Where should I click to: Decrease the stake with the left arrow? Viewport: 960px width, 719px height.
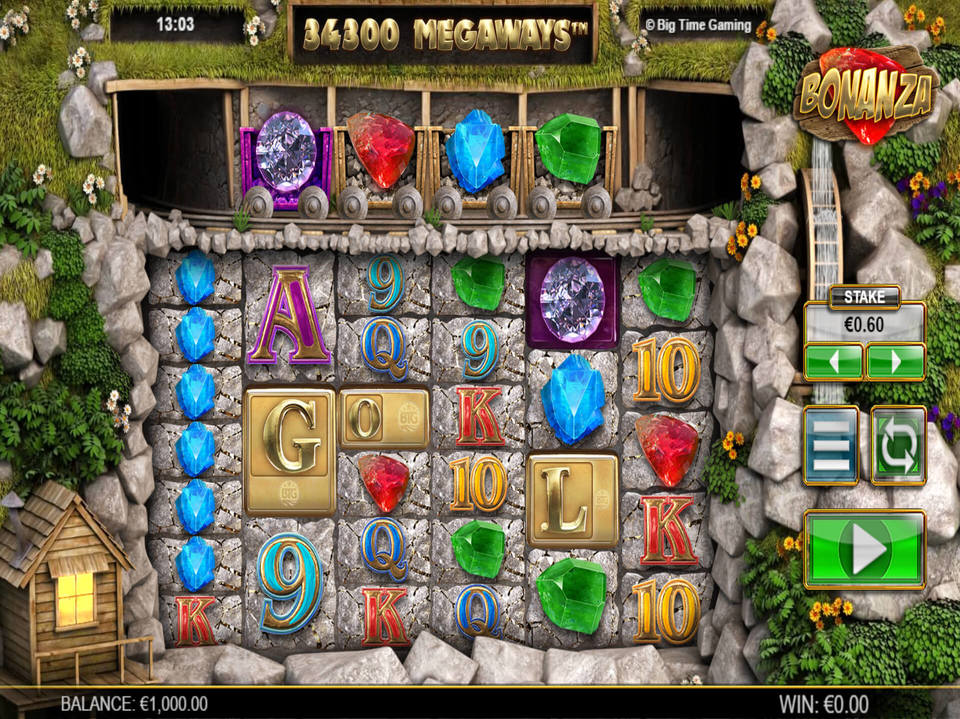(x=833, y=361)
